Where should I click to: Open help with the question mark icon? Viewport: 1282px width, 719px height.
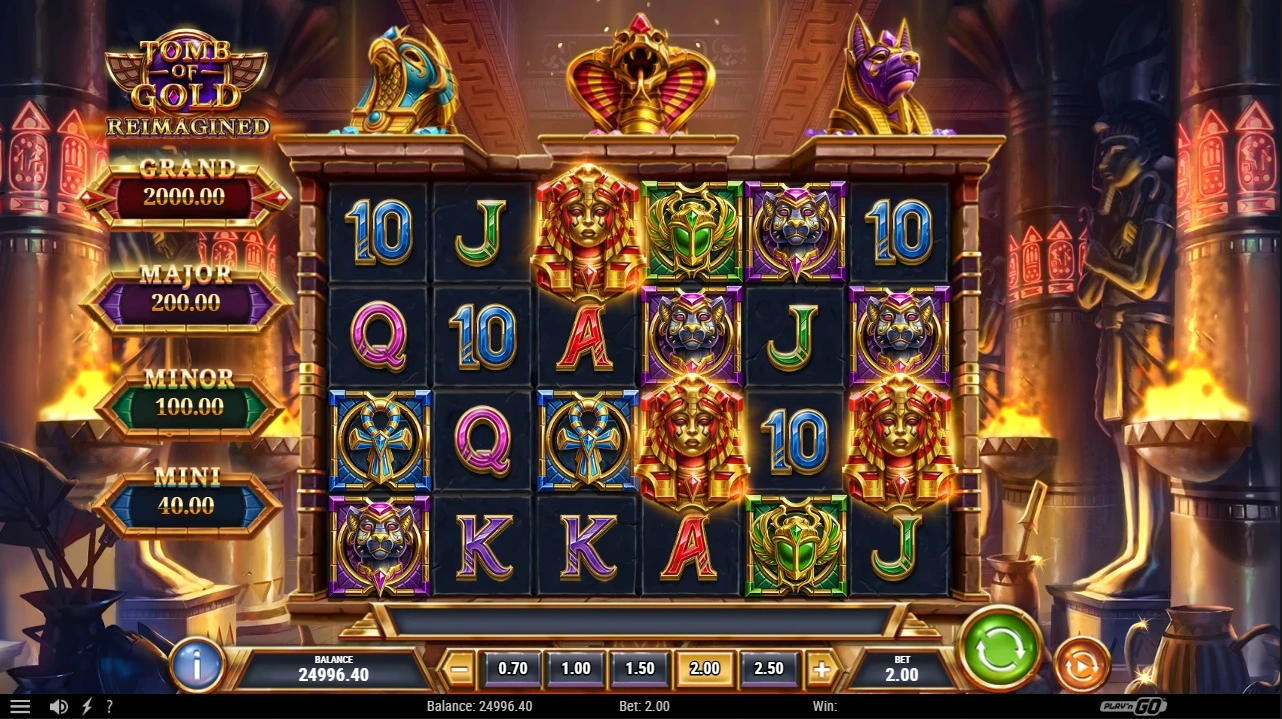(109, 707)
